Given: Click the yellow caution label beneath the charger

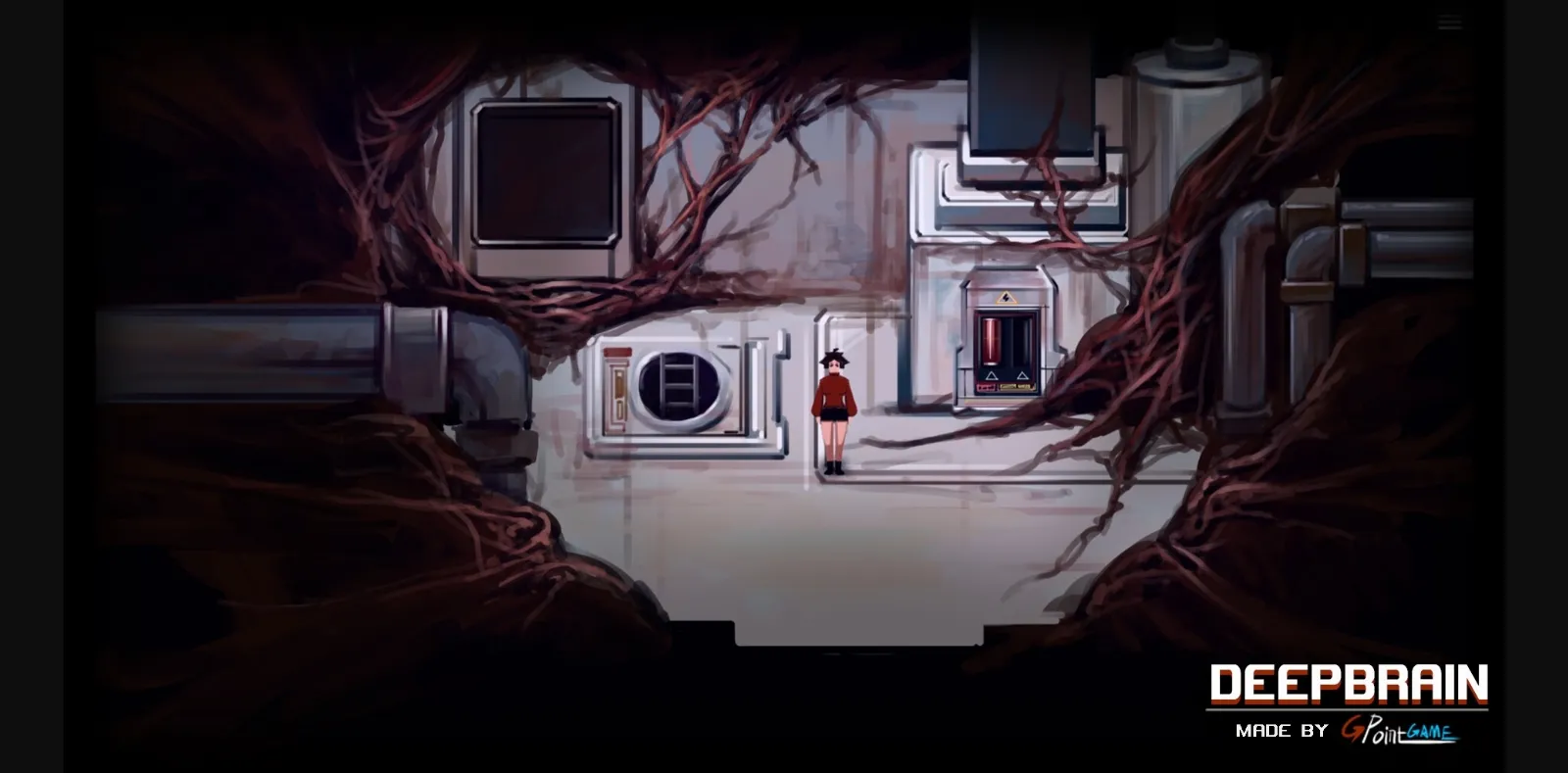Looking at the screenshot, I should 1015,386.
